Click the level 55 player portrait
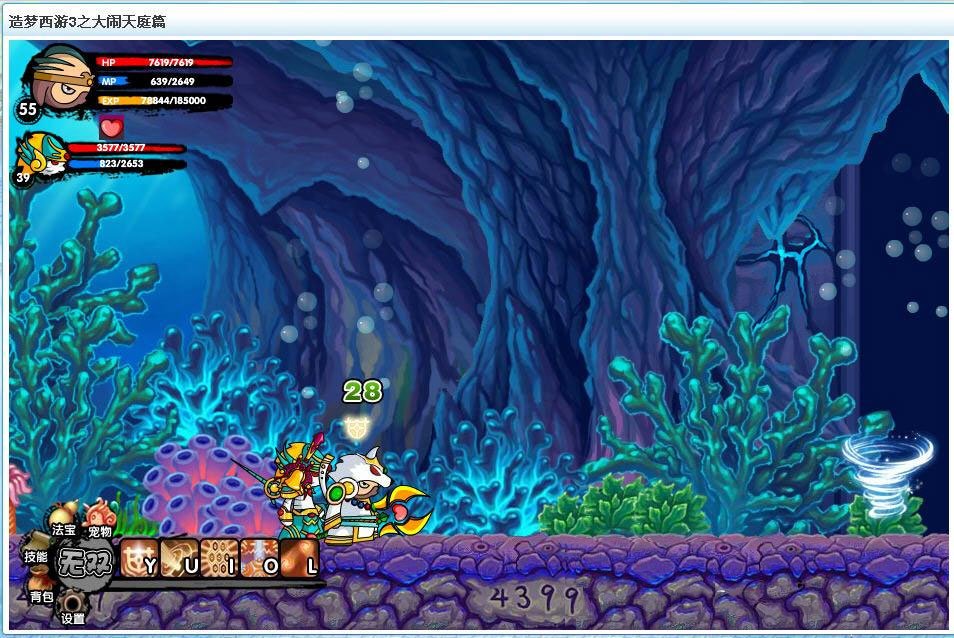 pos(59,79)
